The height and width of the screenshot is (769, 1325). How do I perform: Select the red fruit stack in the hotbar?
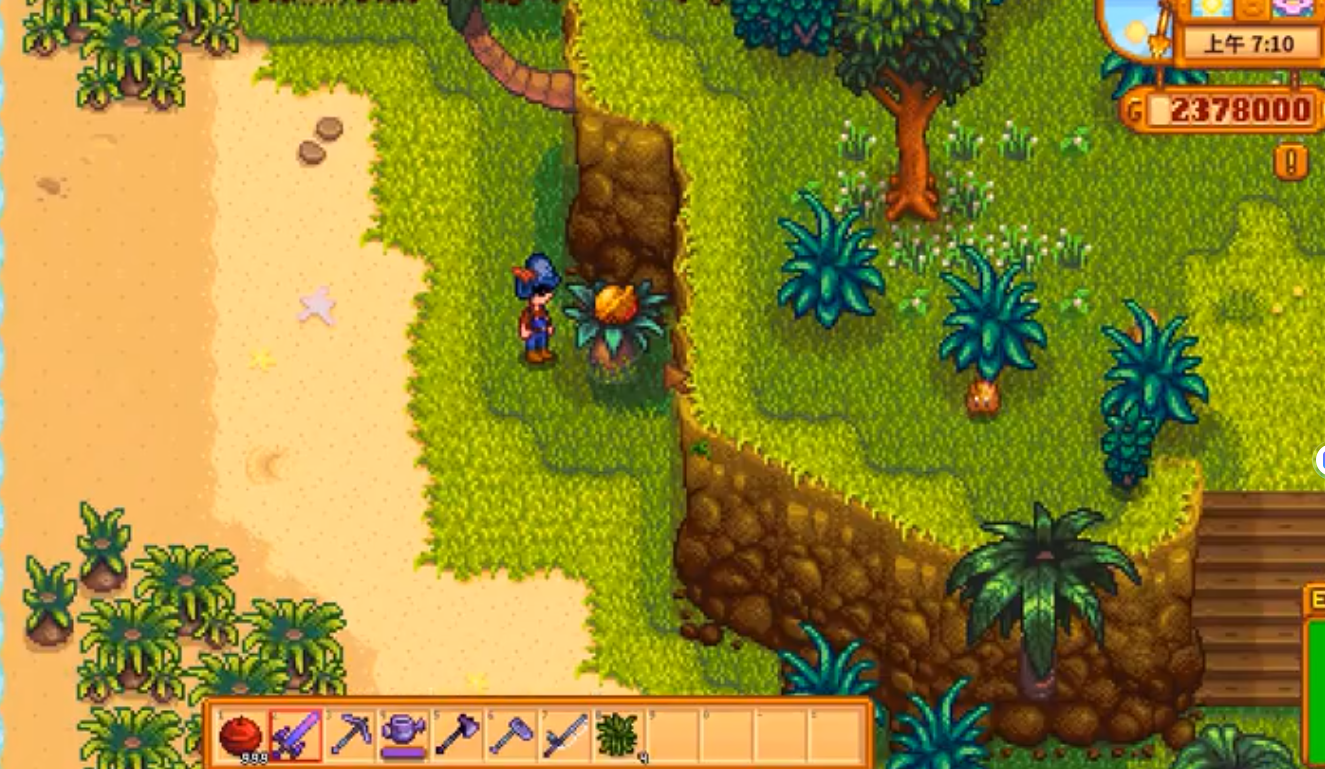coord(241,736)
